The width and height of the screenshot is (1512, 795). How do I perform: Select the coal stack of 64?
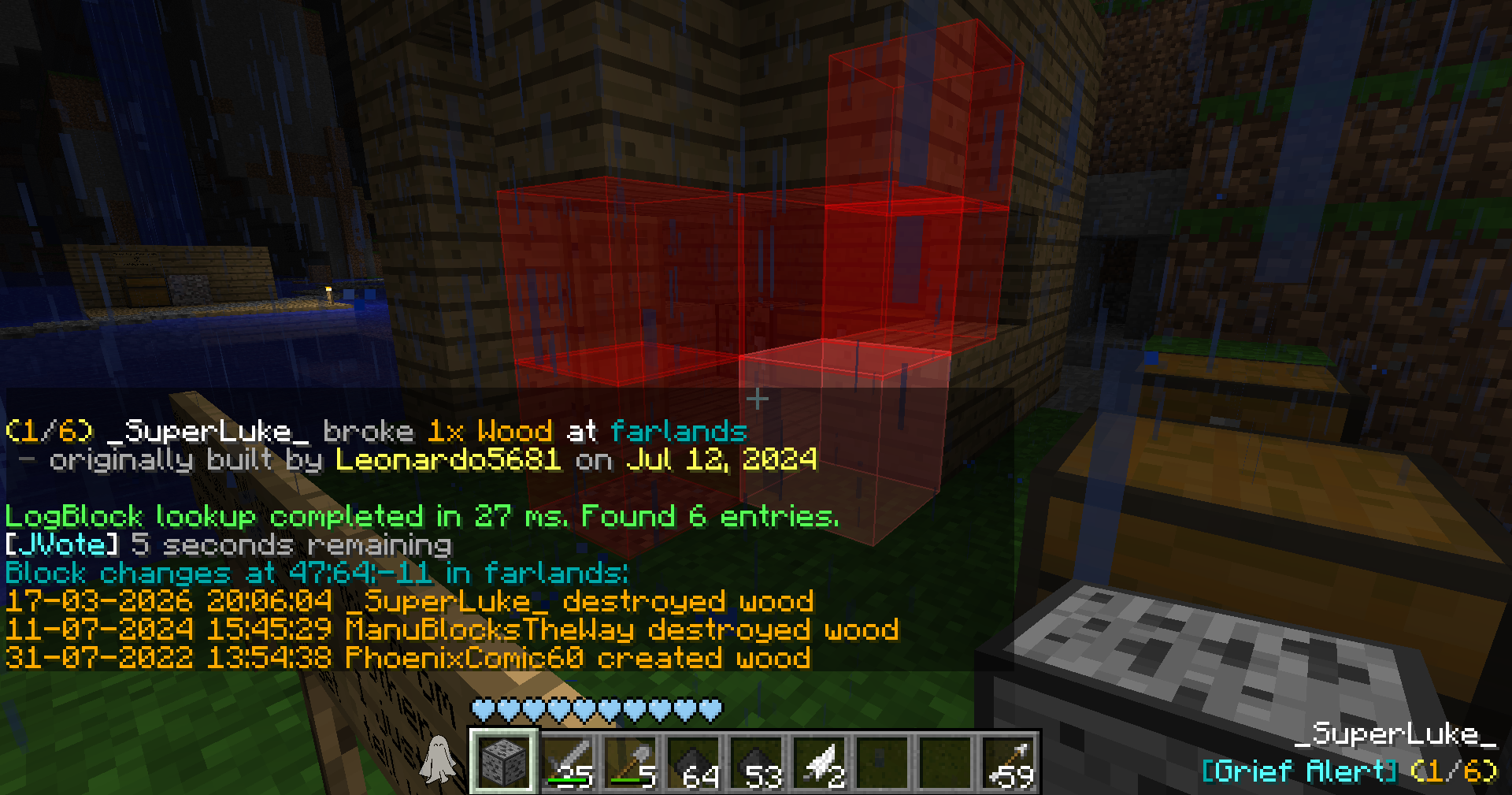coord(694,761)
